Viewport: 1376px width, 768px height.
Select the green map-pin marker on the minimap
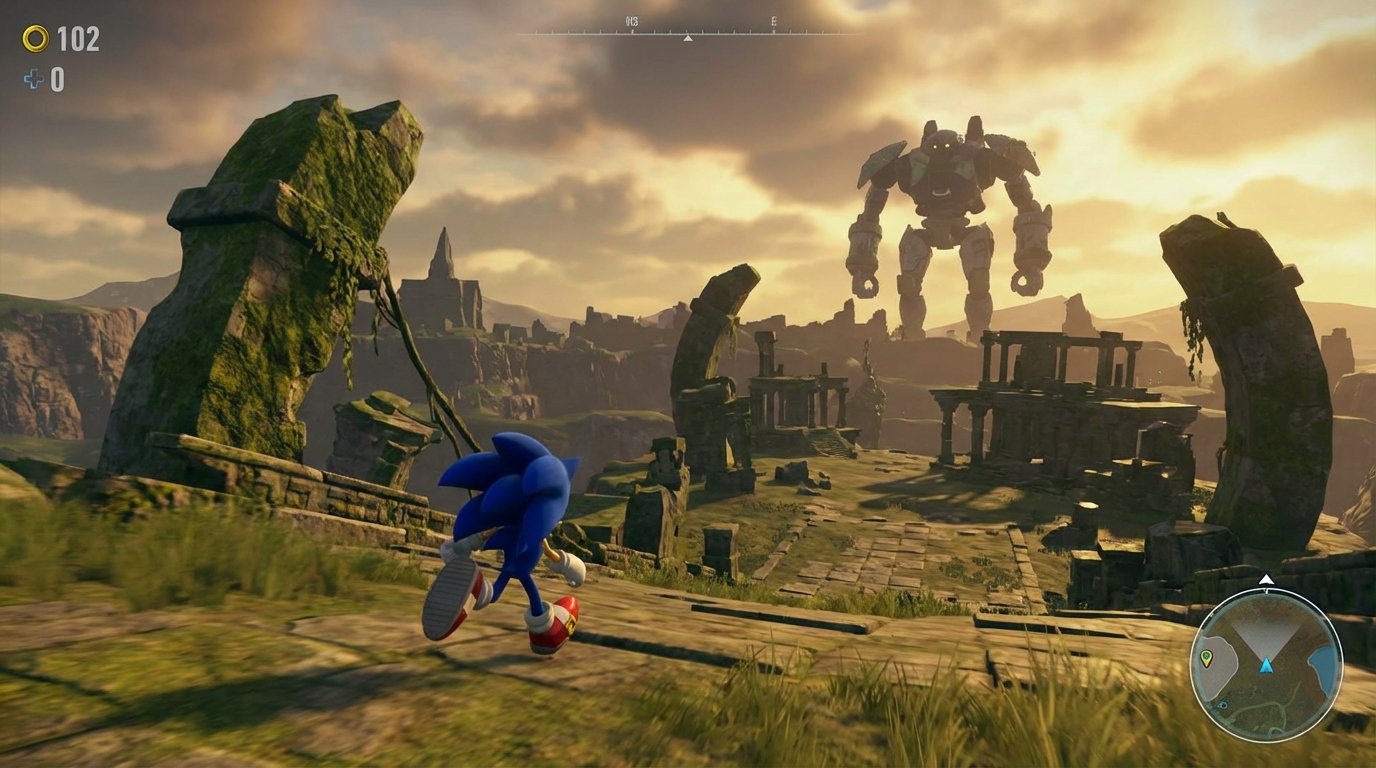point(1206,657)
